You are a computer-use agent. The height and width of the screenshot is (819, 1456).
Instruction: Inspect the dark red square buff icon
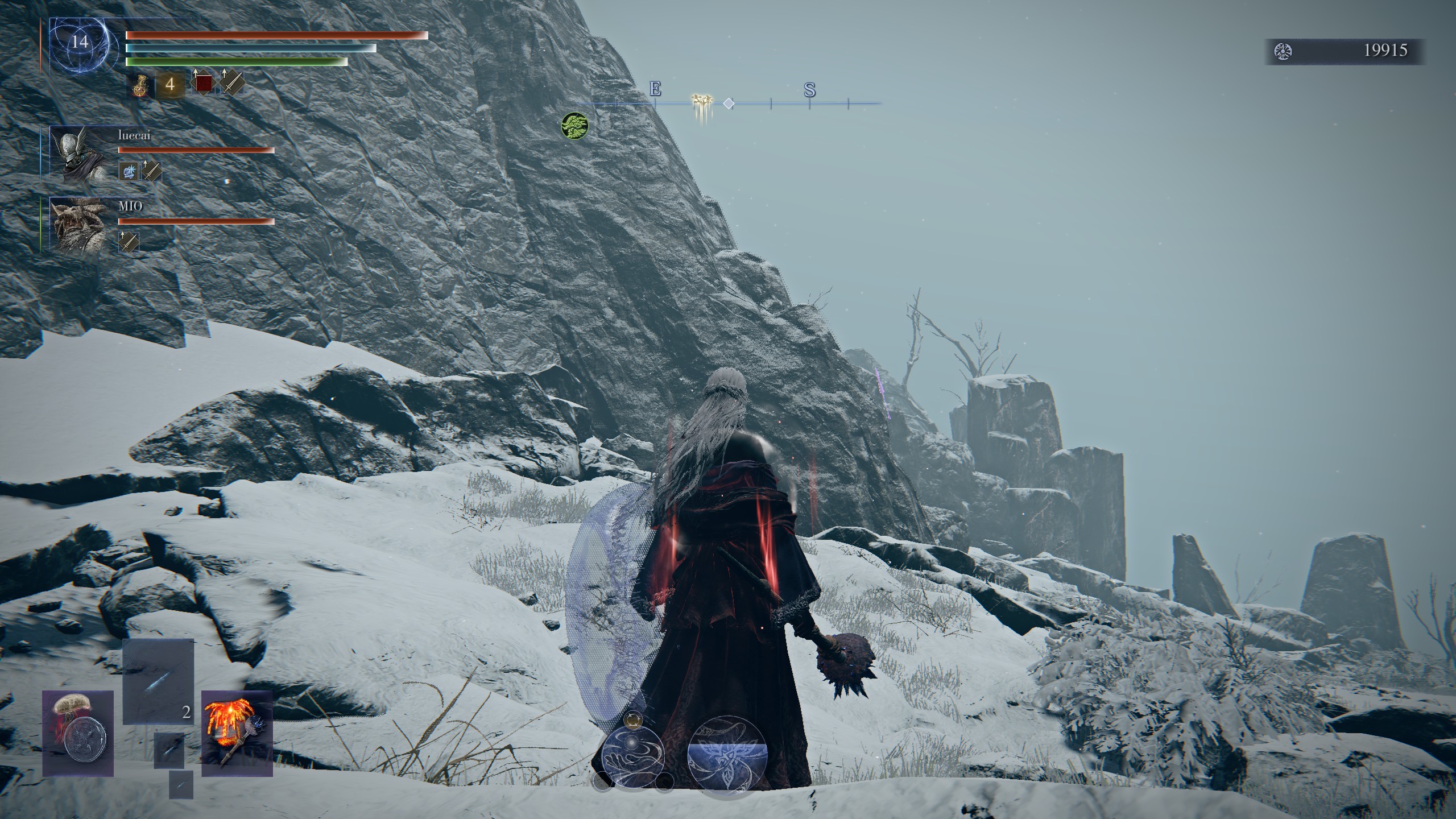tap(203, 84)
